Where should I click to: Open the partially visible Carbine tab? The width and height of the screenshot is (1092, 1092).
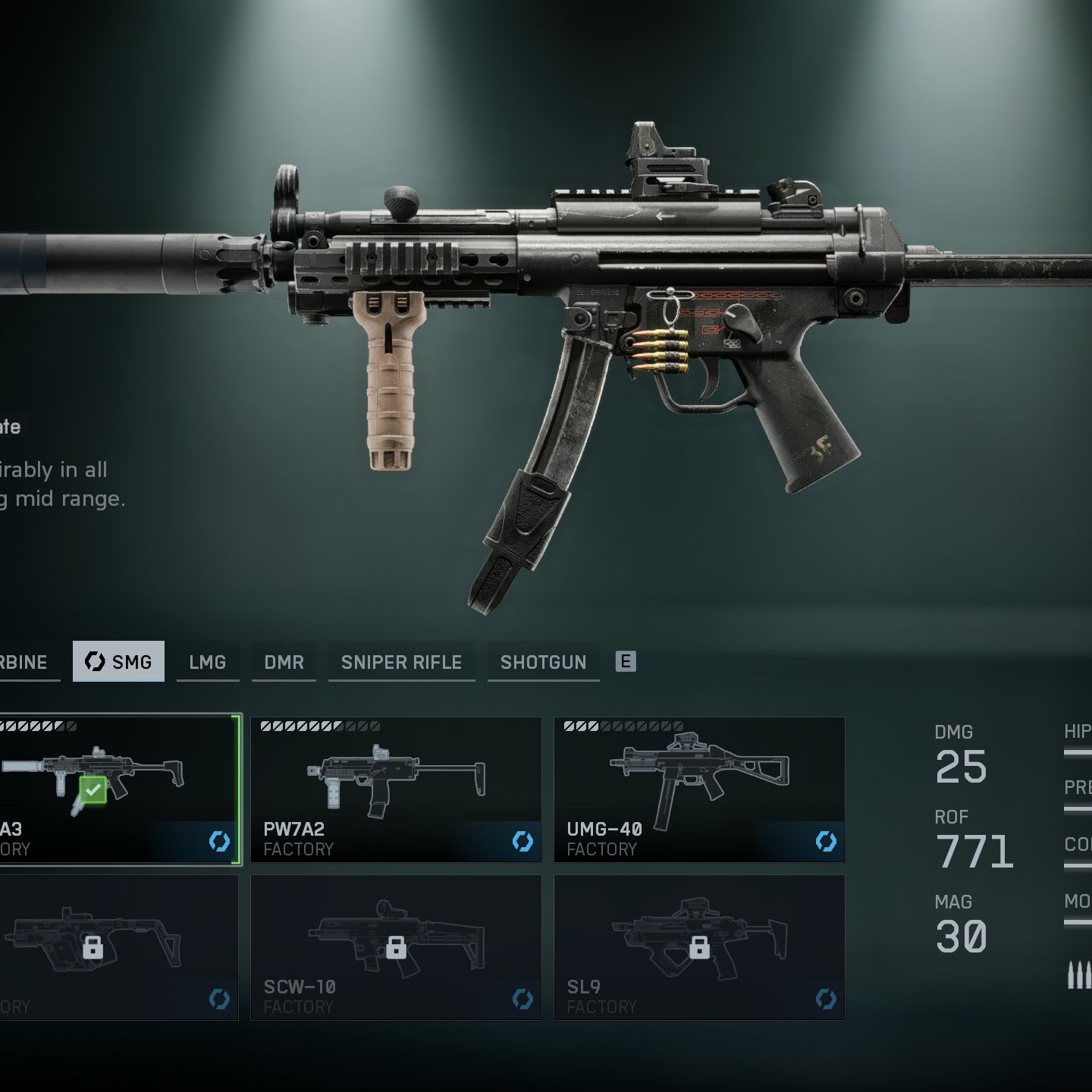[26, 662]
